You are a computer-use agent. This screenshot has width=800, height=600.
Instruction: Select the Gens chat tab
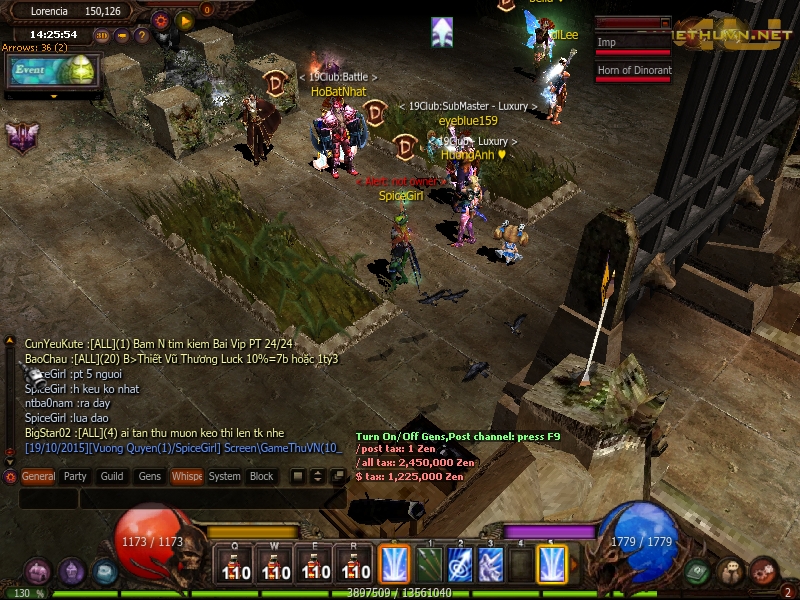click(x=150, y=477)
